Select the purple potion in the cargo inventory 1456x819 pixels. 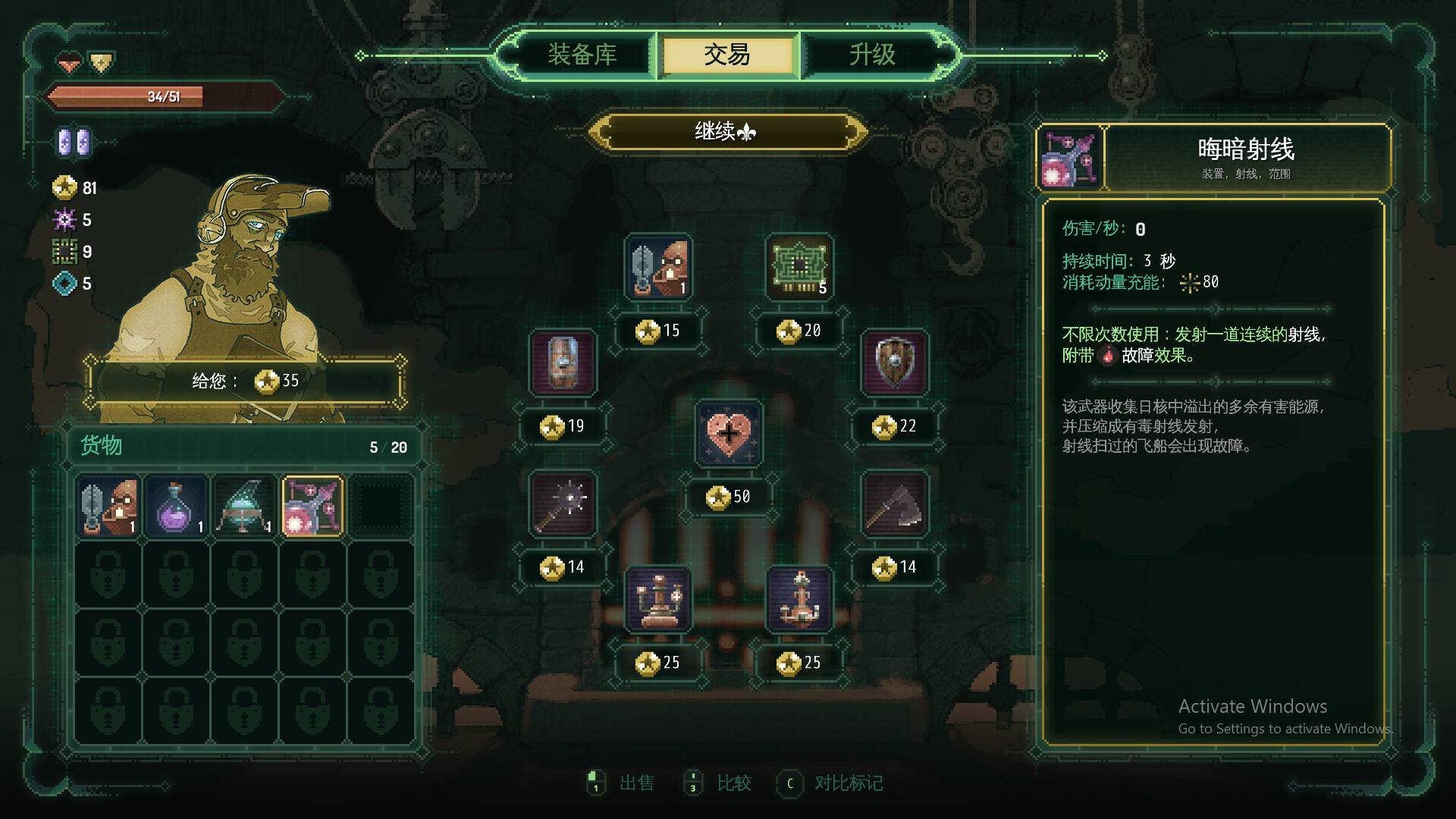[x=176, y=505]
